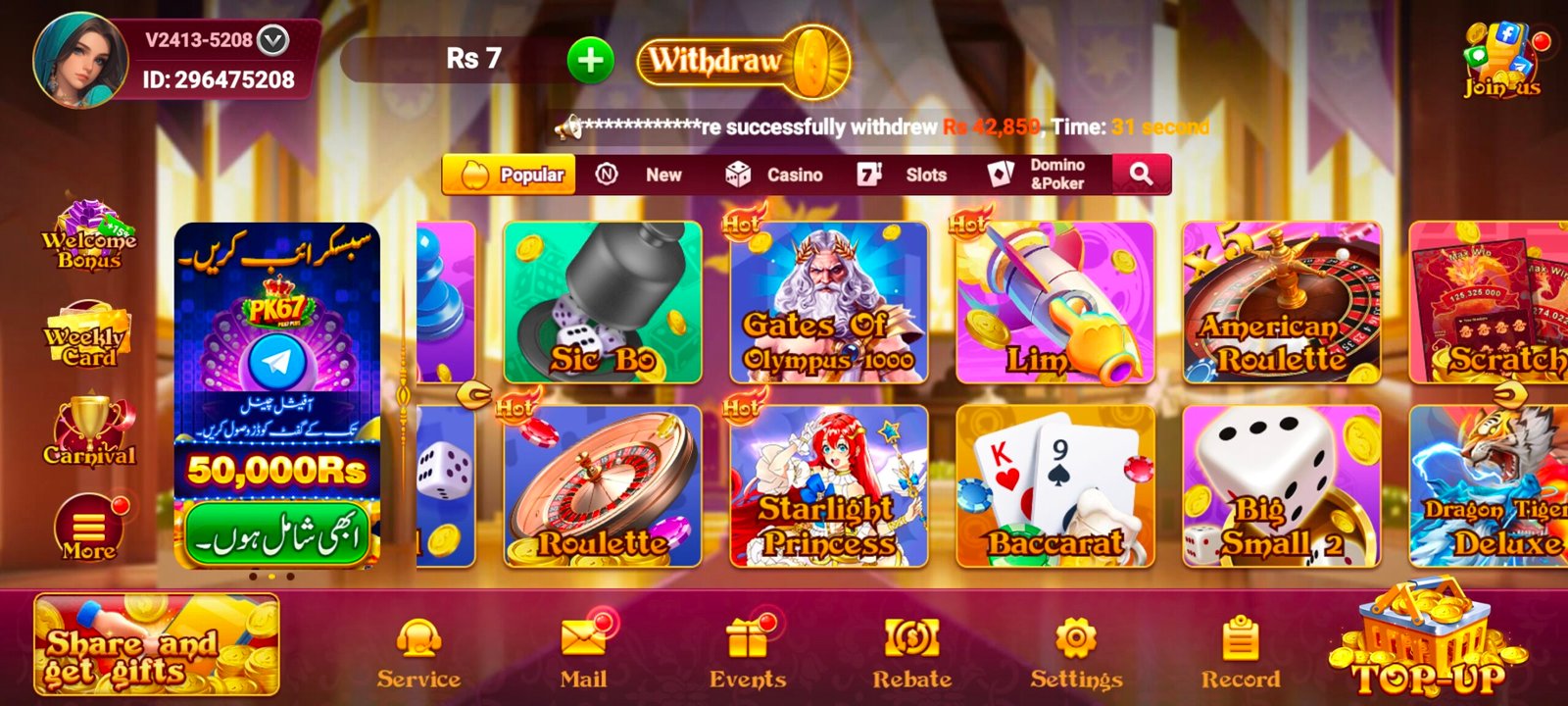Open the Starlight Princess slot
This screenshot has height=706, width=1568.
[829, 486]
